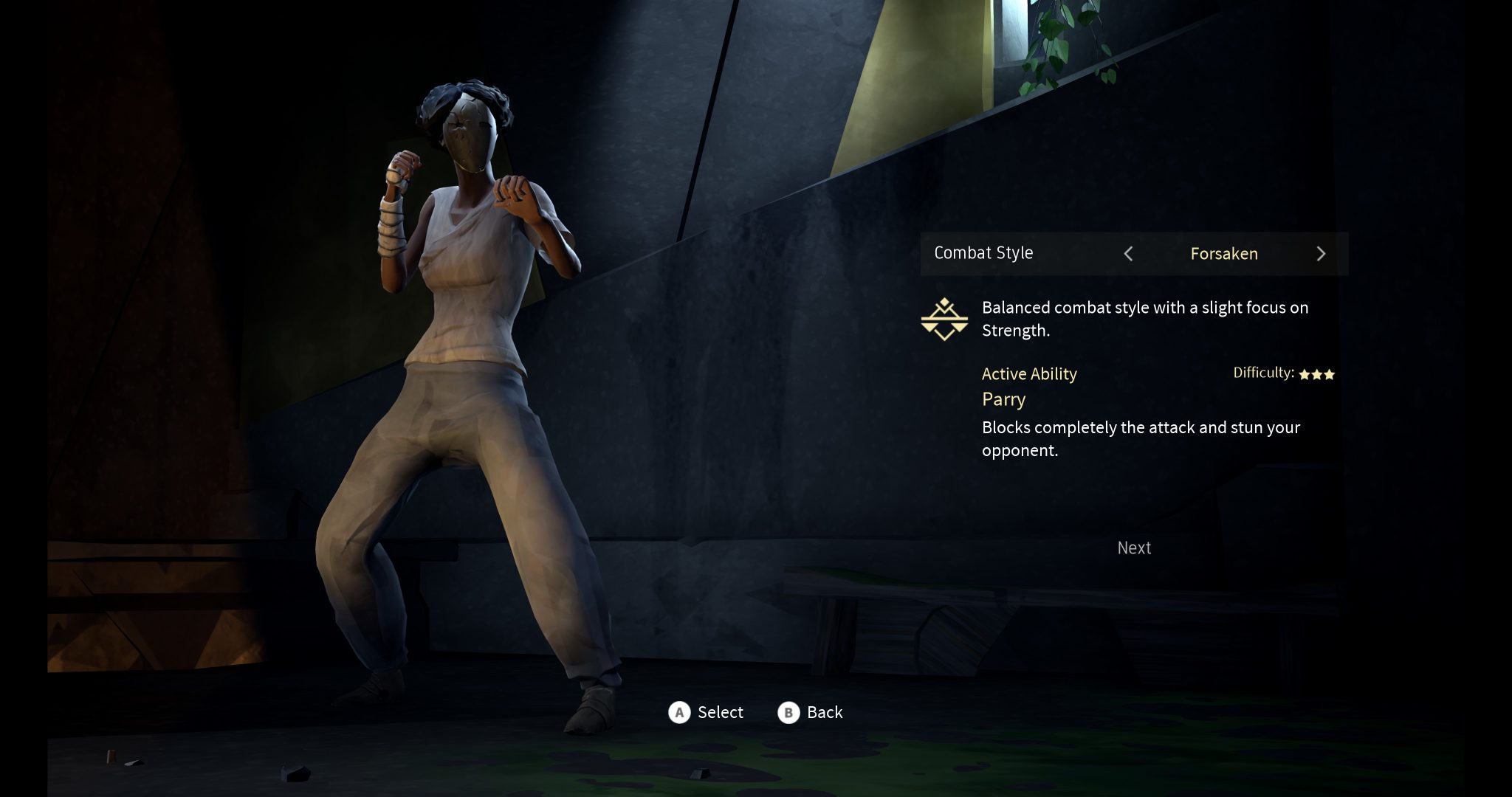Select the Combat Style header

coord(984,252)
